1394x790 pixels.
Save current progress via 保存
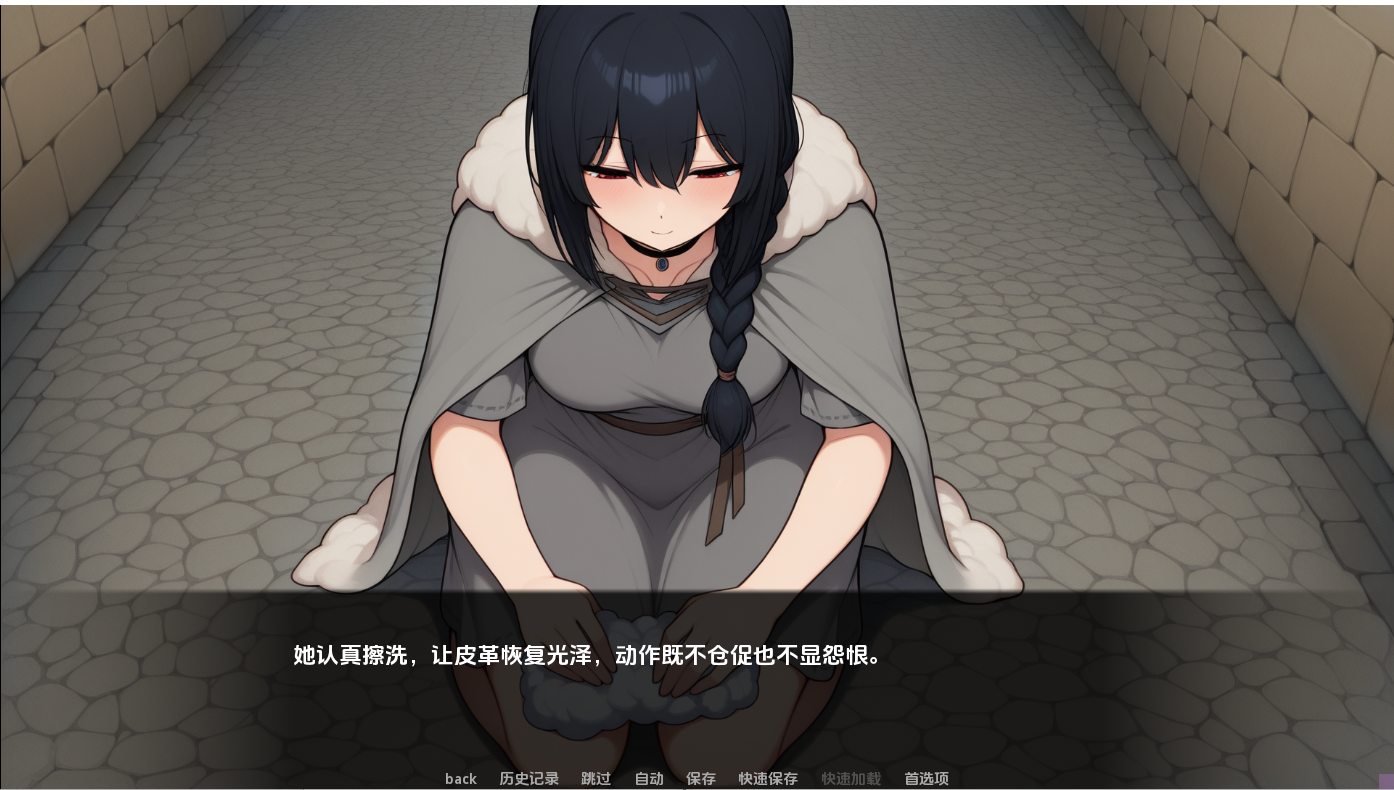701,779
